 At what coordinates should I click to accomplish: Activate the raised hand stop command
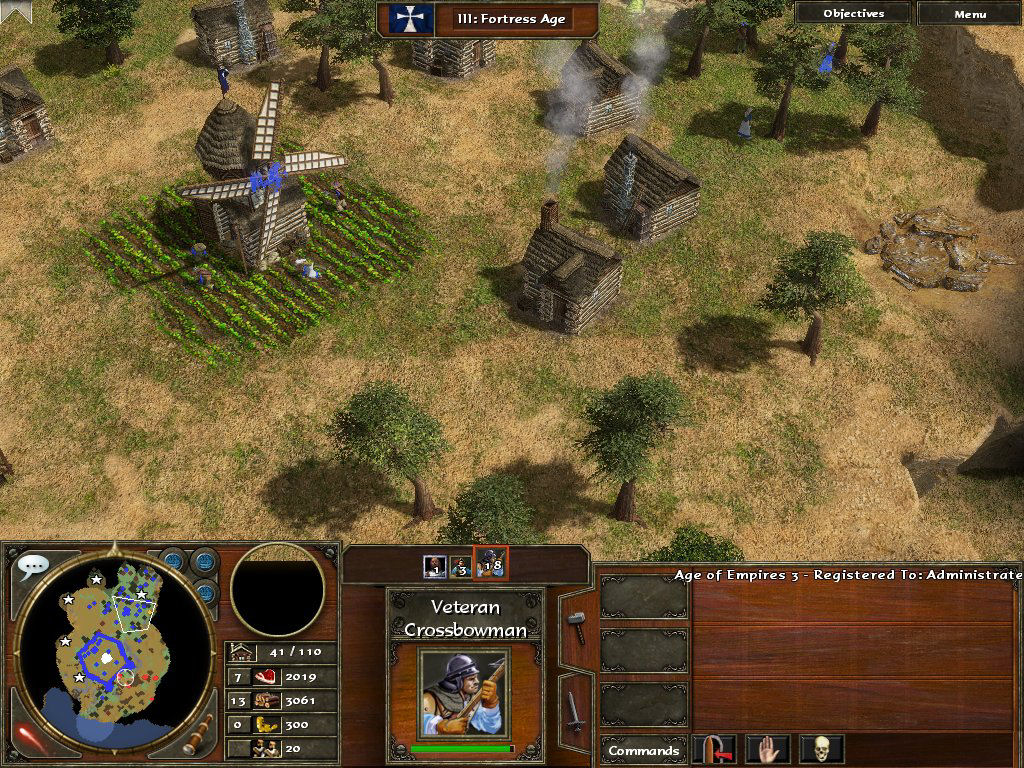coord(768,749)
